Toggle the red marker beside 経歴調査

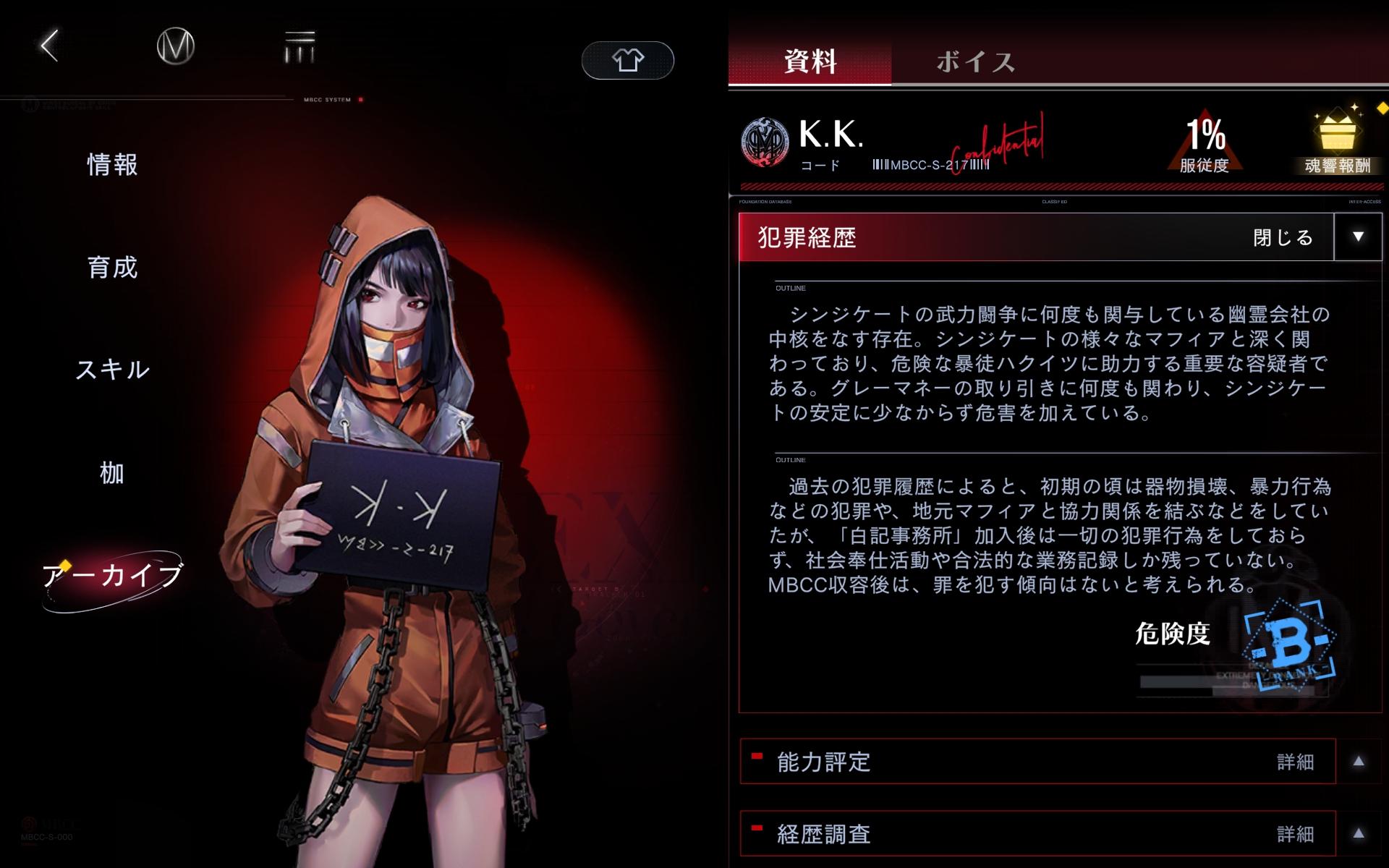[756, 827]
